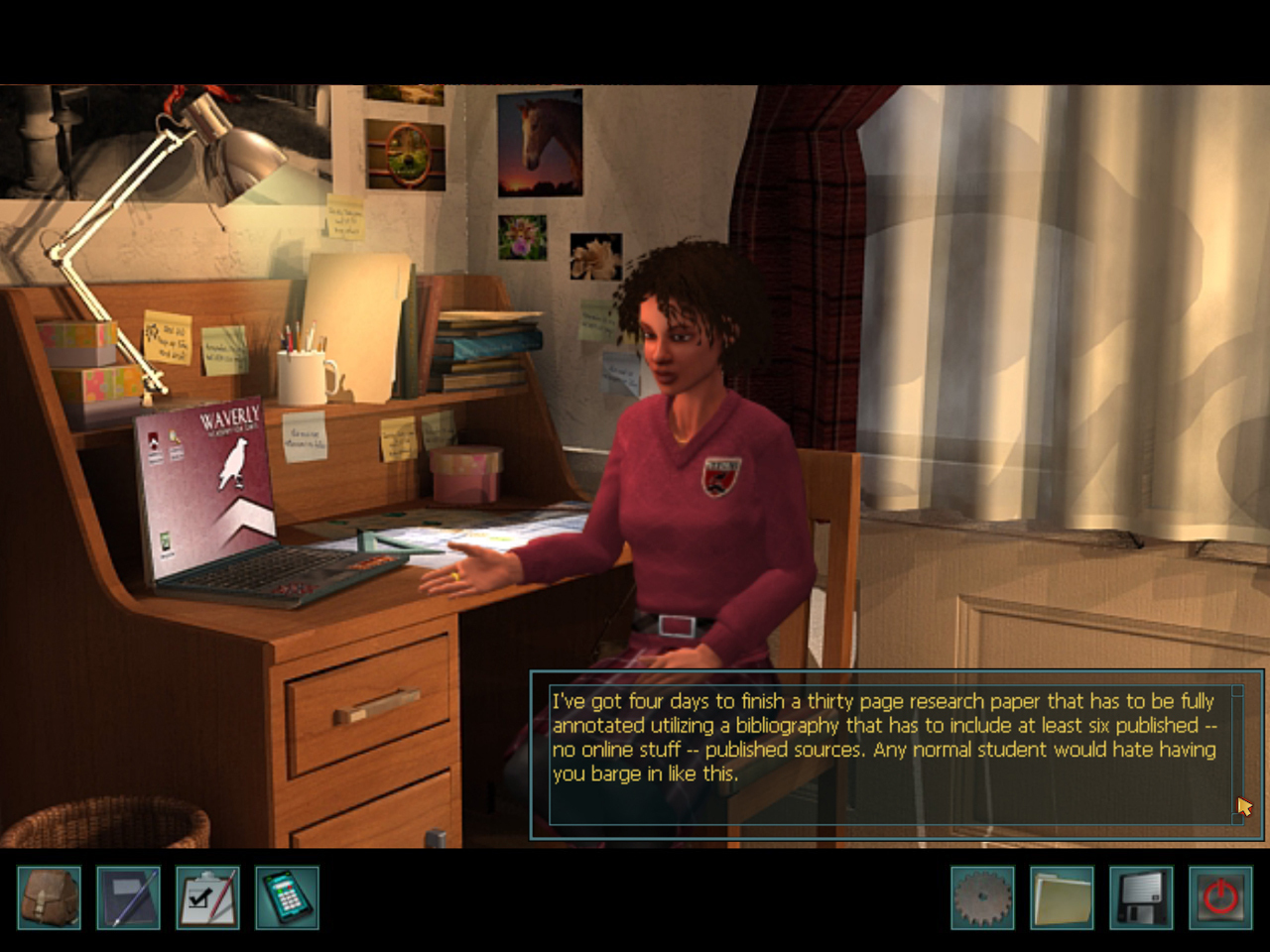
Task: Open the settings gear menu
Action: tap(980, 897)
